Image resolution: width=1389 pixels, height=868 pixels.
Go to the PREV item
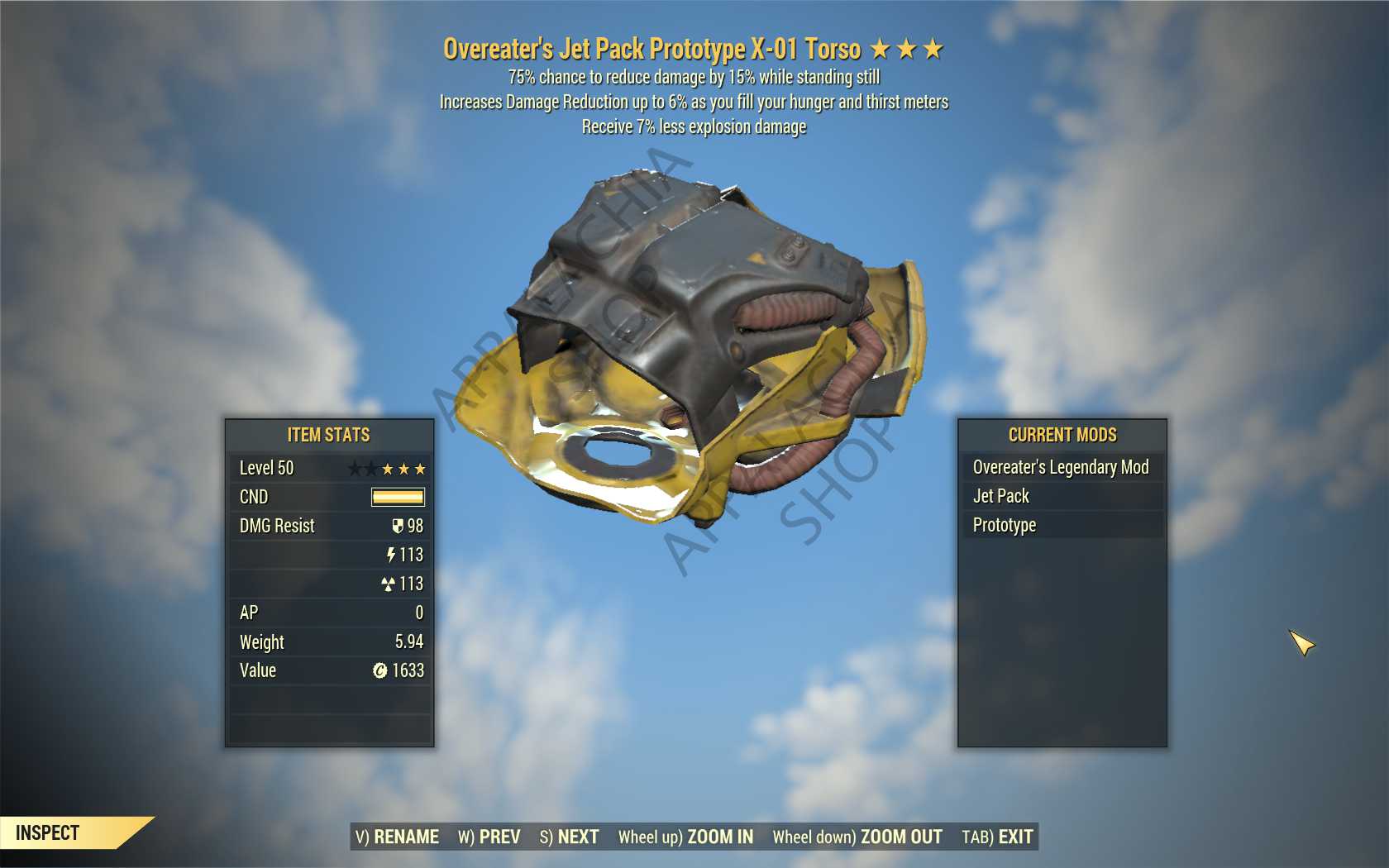489,837
